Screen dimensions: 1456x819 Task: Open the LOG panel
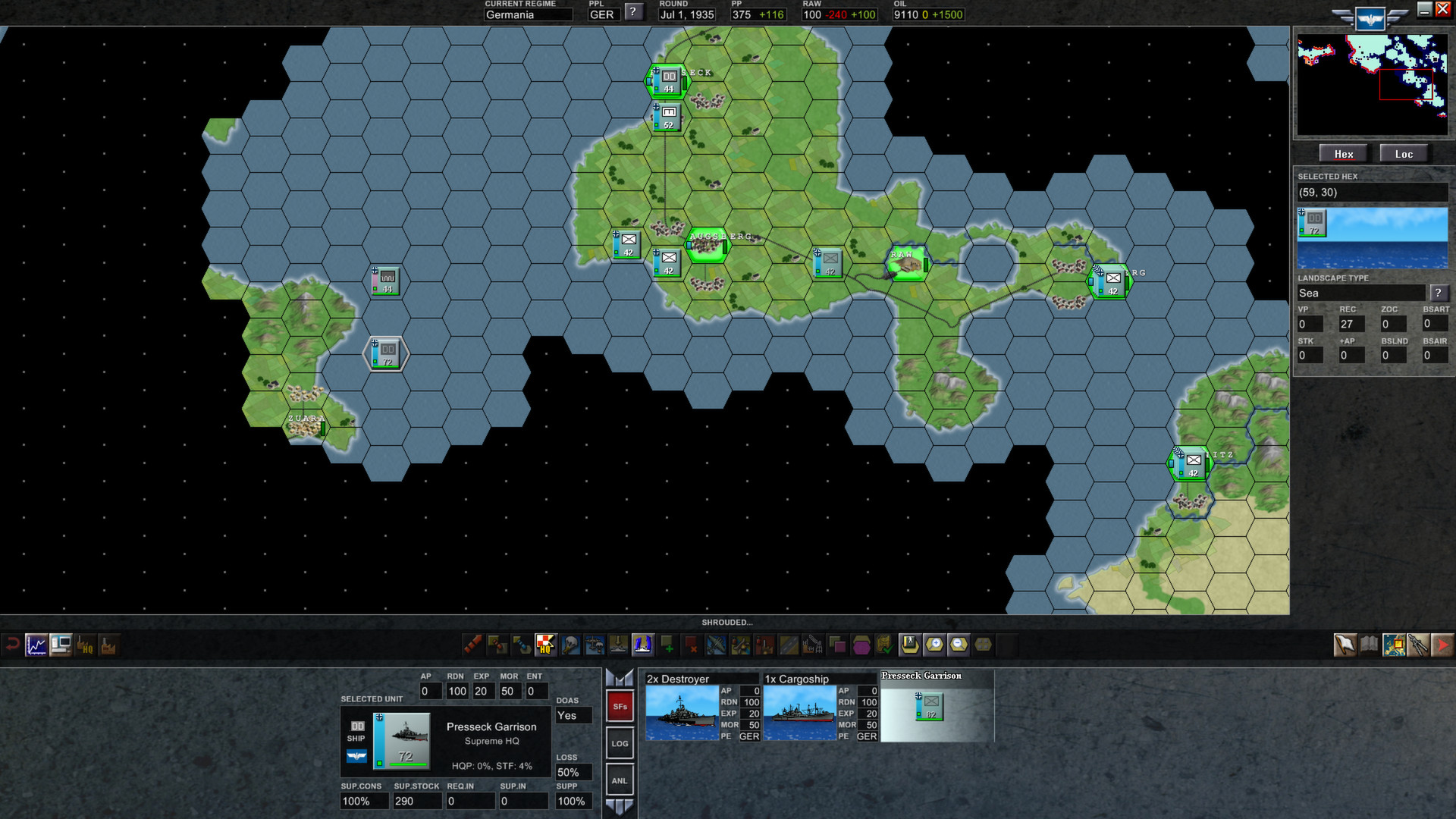click(x=620, y=742)
